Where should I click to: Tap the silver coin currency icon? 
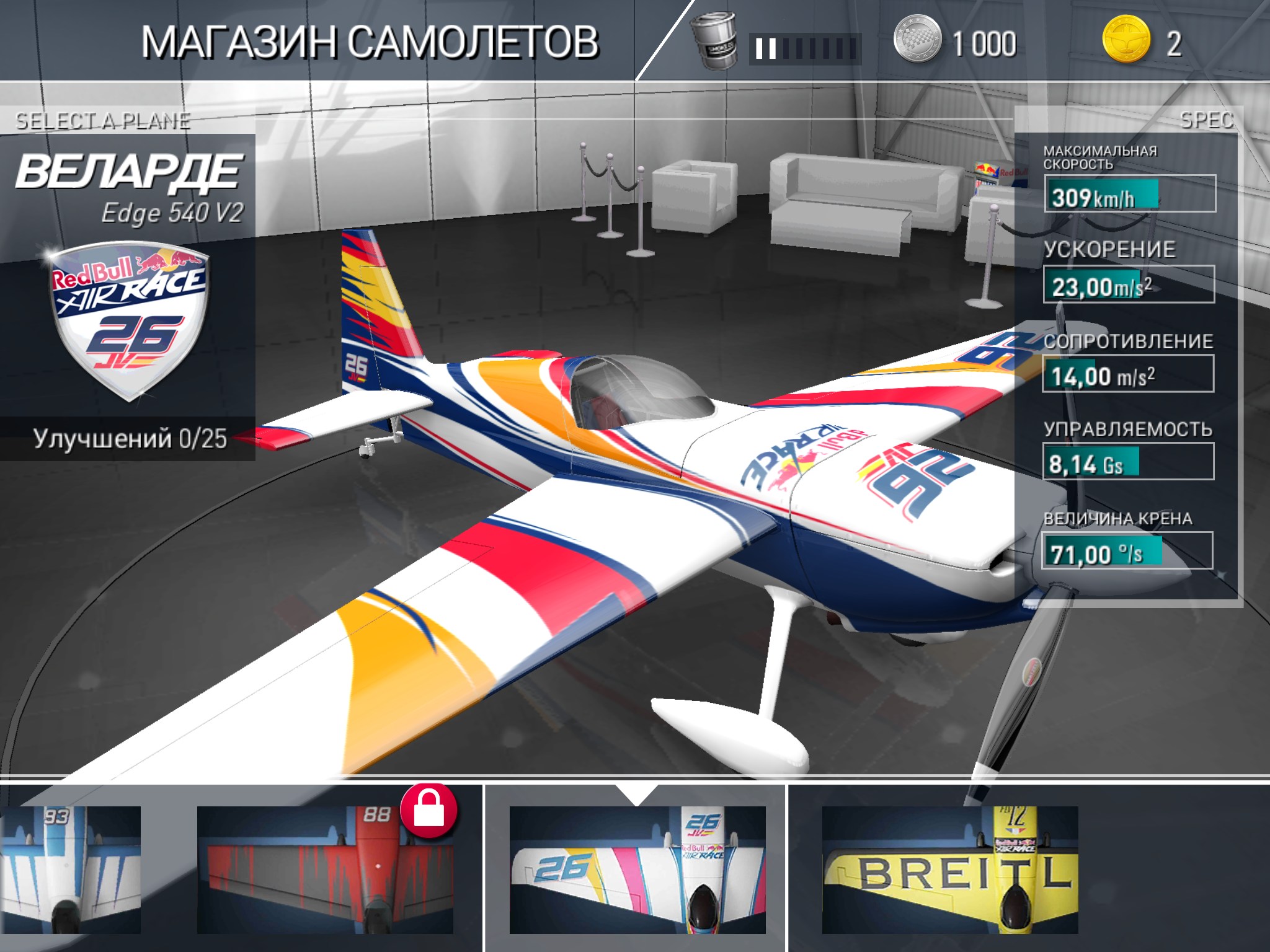(917, 41)
